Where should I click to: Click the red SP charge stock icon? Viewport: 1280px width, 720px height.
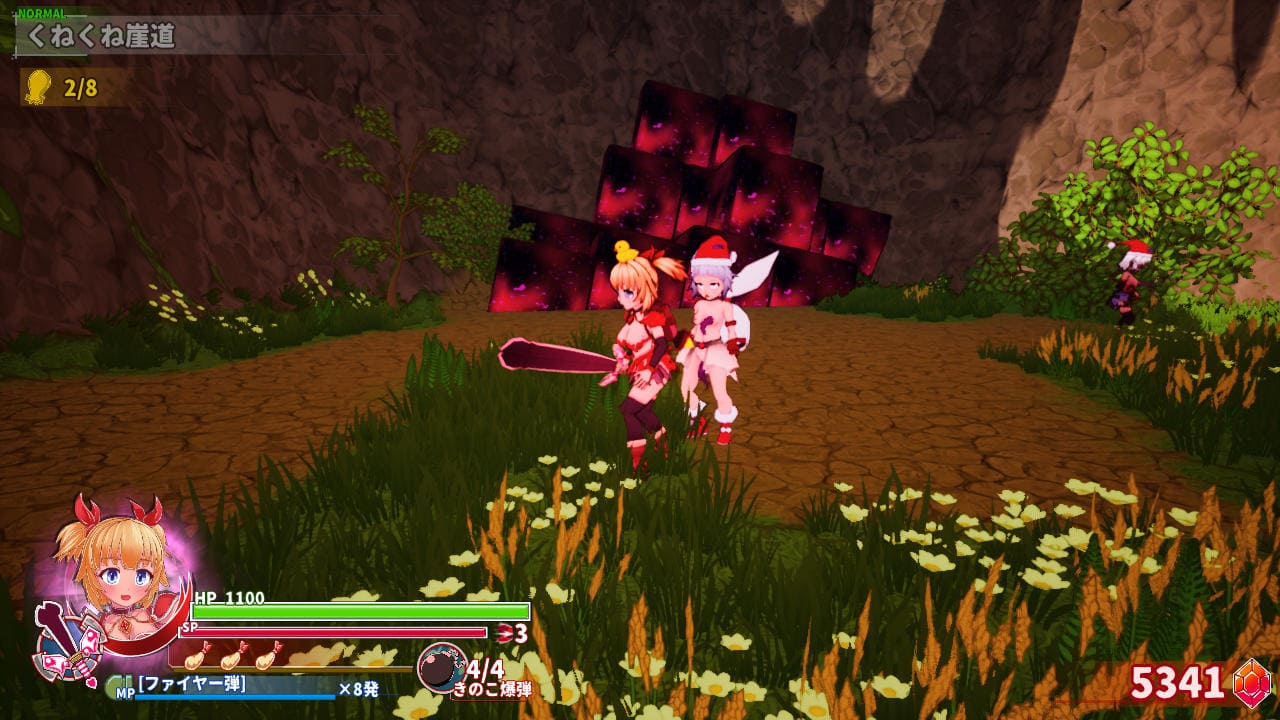coord(505,632)
